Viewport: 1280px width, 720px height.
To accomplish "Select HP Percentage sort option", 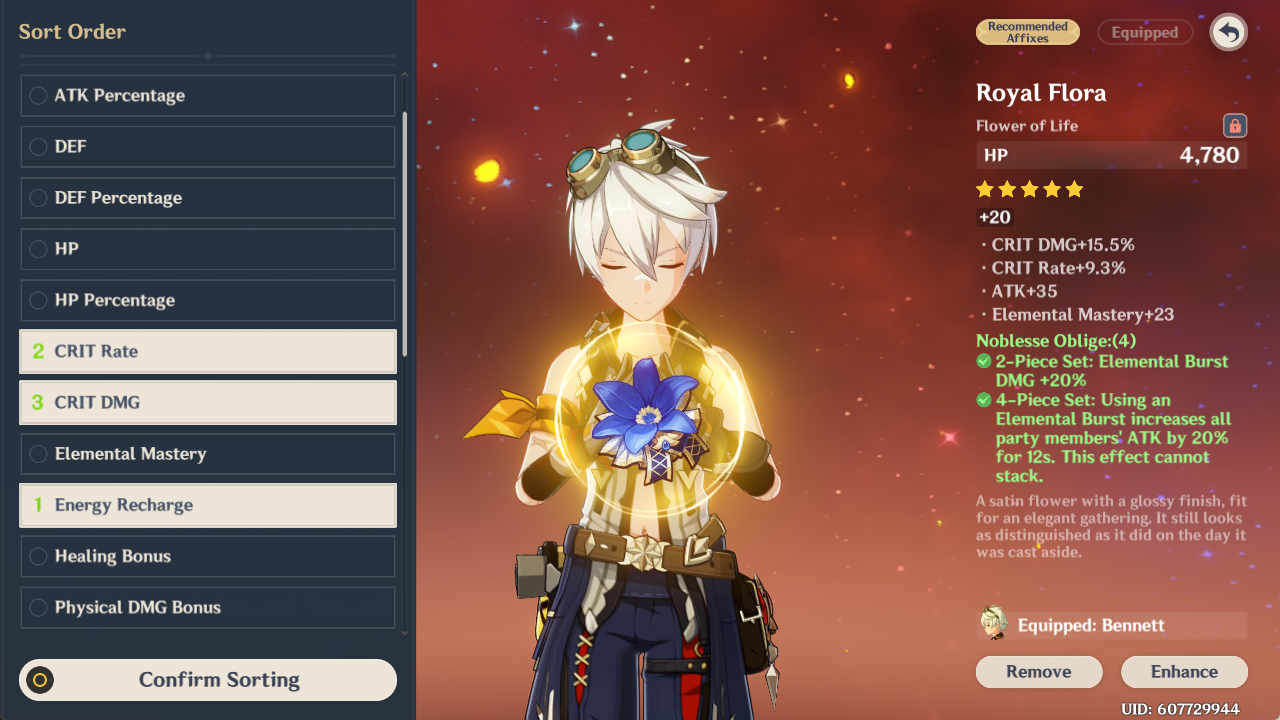I will [208, 300].
